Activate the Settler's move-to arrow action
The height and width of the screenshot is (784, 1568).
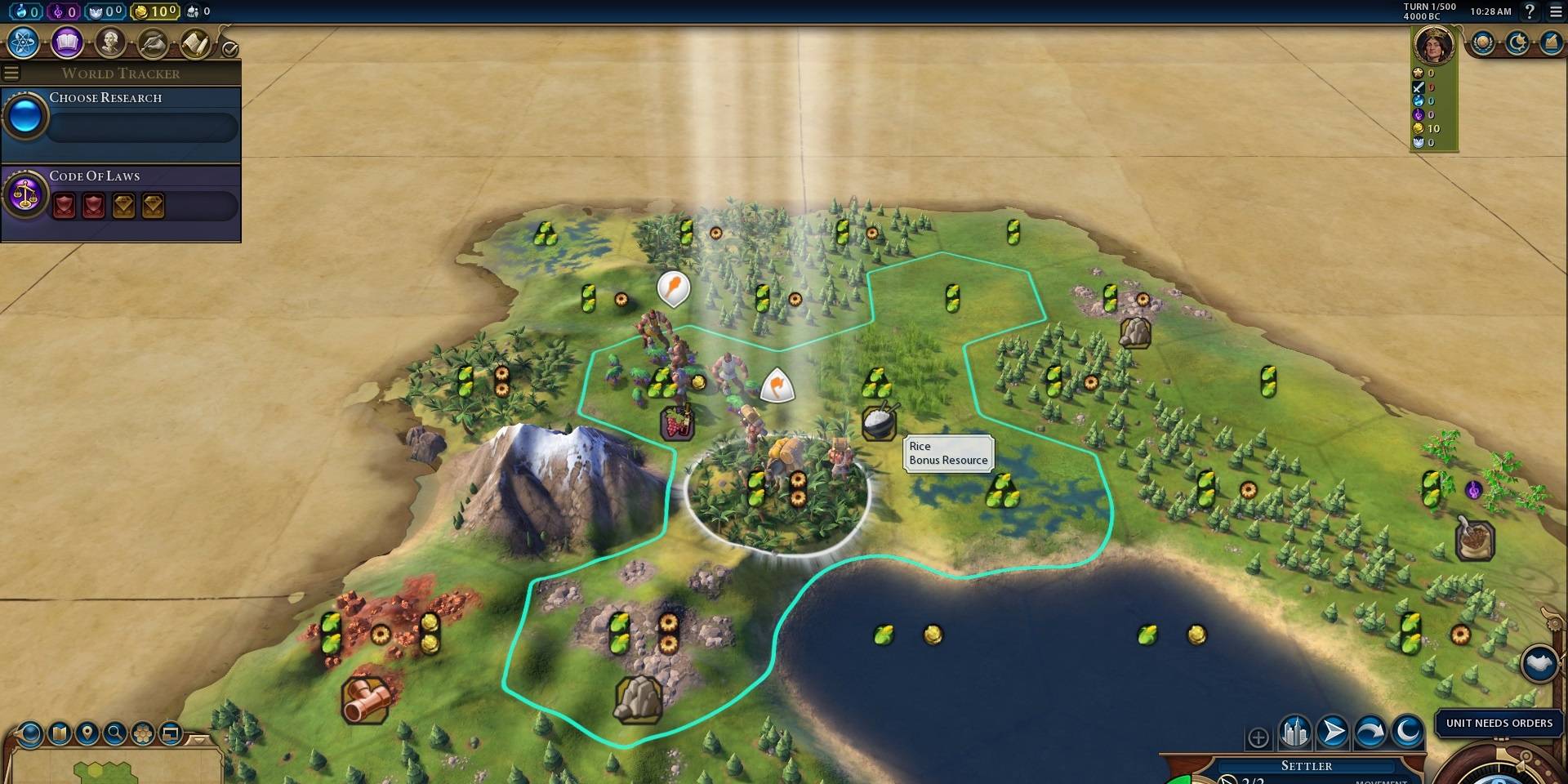pyautogui.click(x=1333, y=732)
